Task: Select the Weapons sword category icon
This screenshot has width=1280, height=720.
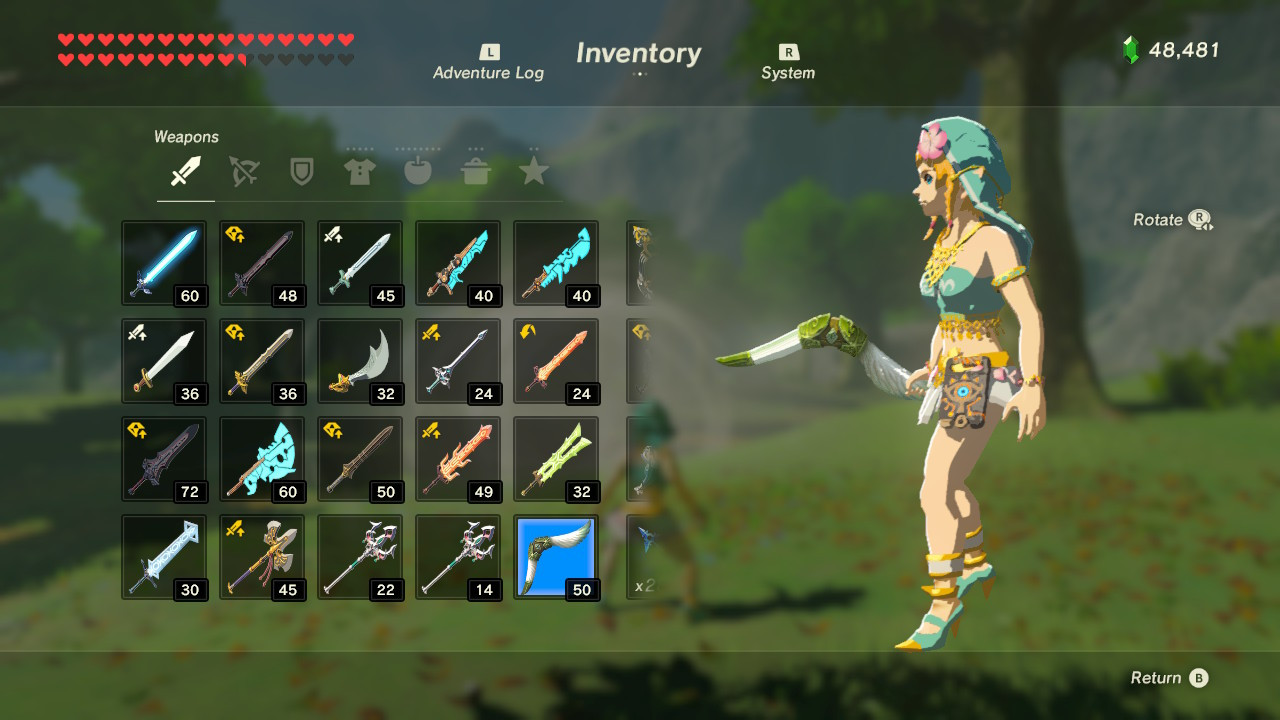Action: (184, 170)
